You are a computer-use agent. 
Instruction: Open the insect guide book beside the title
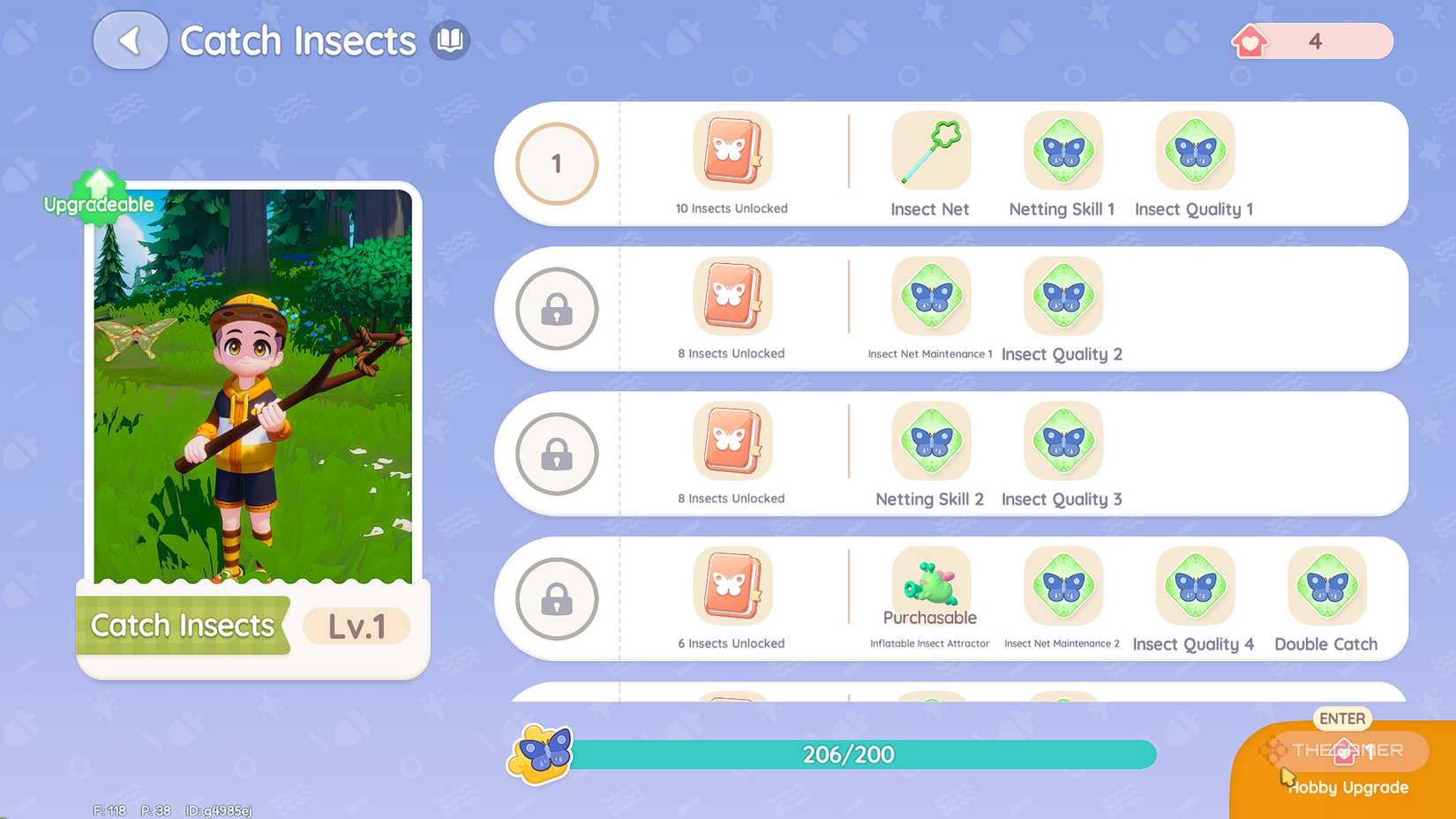pos(450,41)
